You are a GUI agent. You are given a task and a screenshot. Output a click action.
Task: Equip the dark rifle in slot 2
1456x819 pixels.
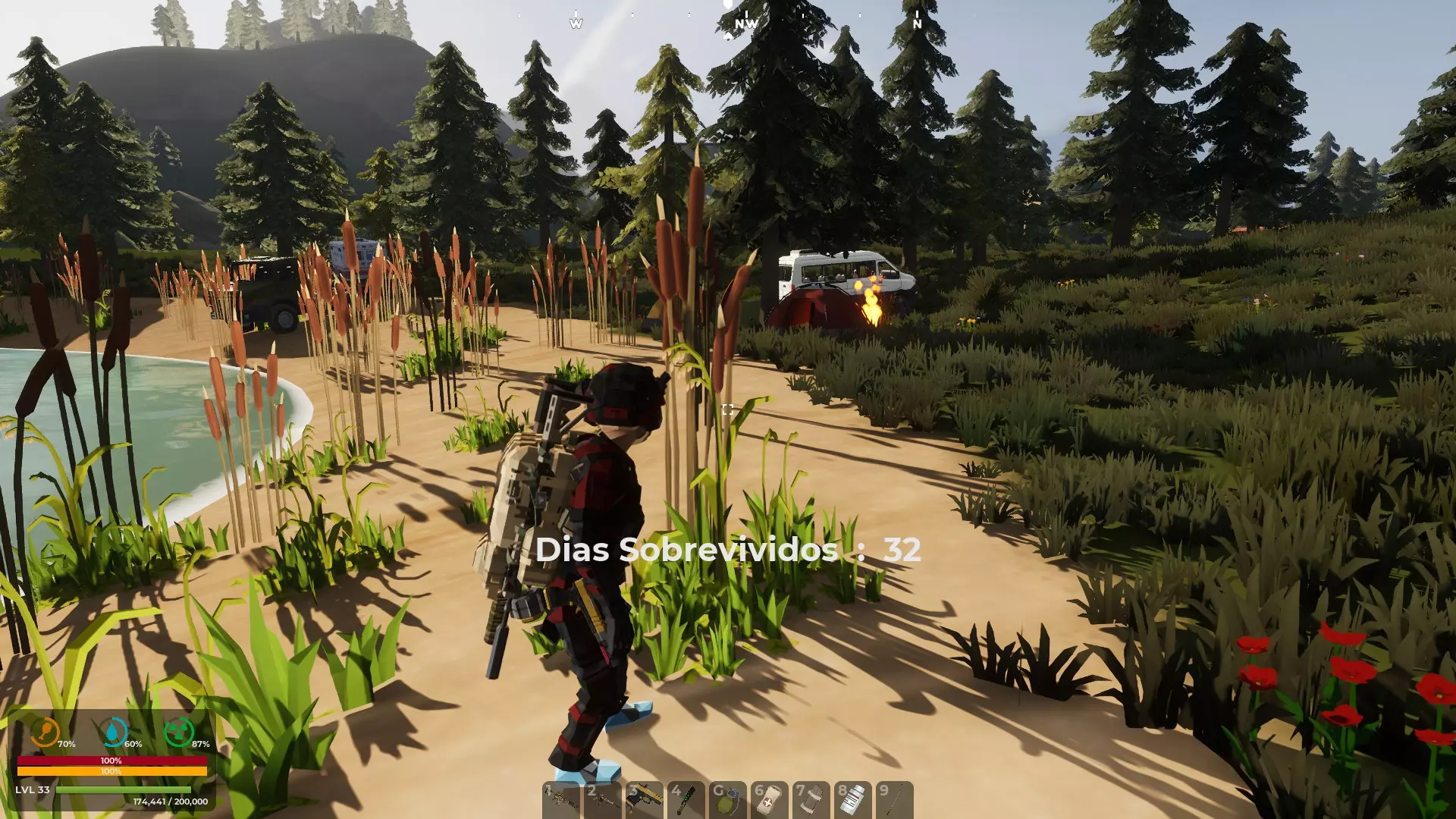(x=603, y=800)
